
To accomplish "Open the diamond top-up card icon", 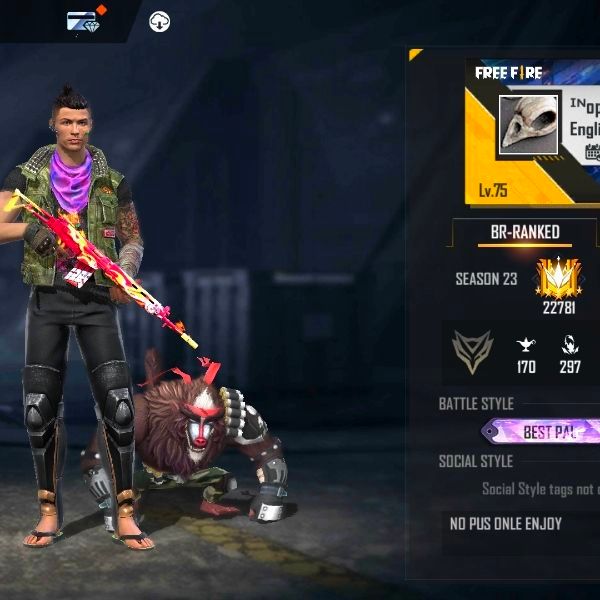I will (x=83, y=20).
